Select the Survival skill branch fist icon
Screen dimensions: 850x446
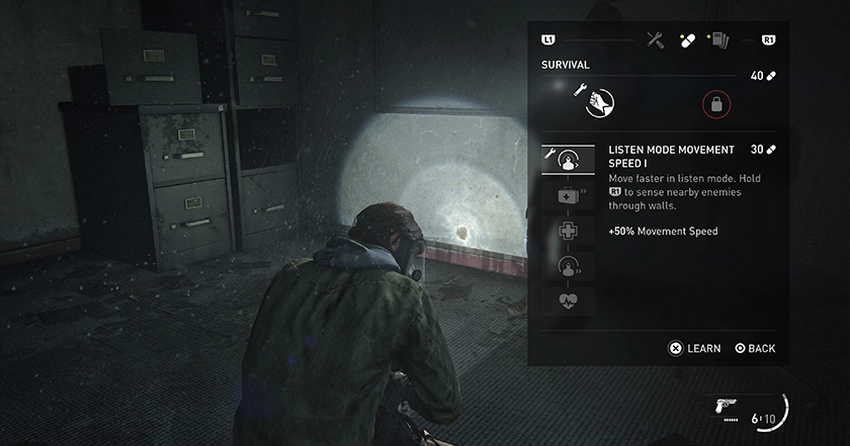pos(598,101)
